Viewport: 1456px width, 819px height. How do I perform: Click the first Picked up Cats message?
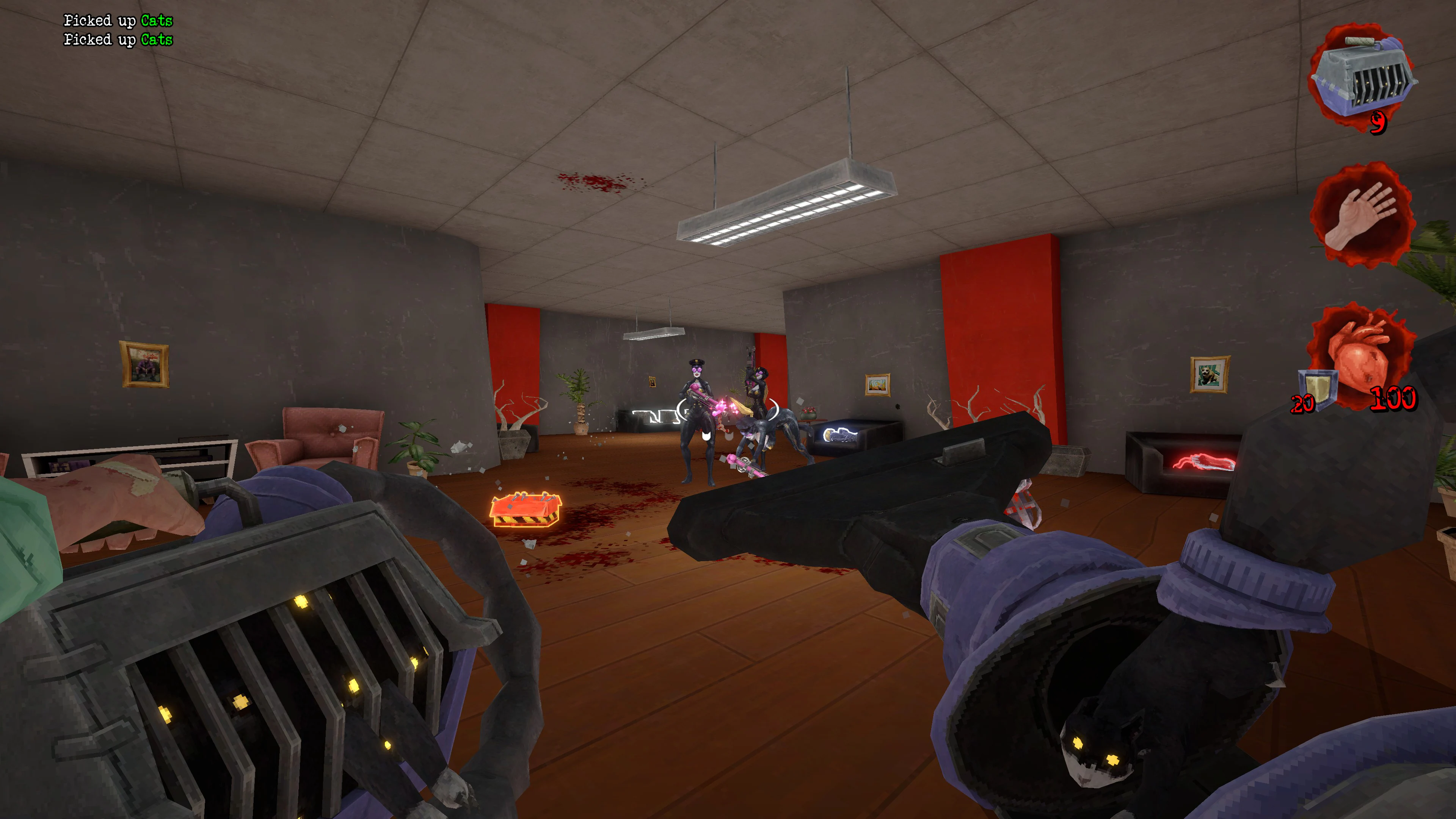(118, 20)
